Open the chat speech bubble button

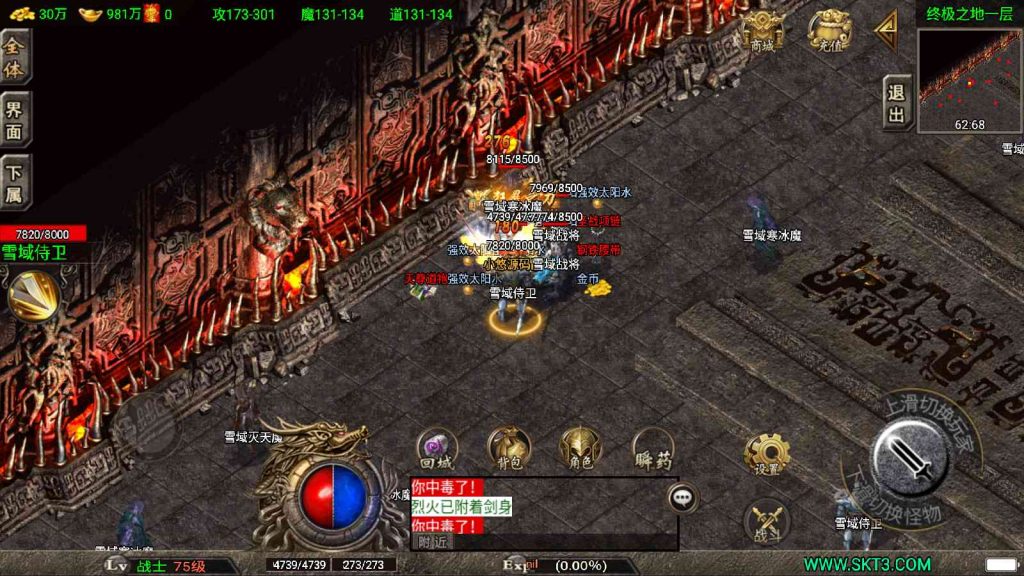pyautogui.click(x=683, y=495)
